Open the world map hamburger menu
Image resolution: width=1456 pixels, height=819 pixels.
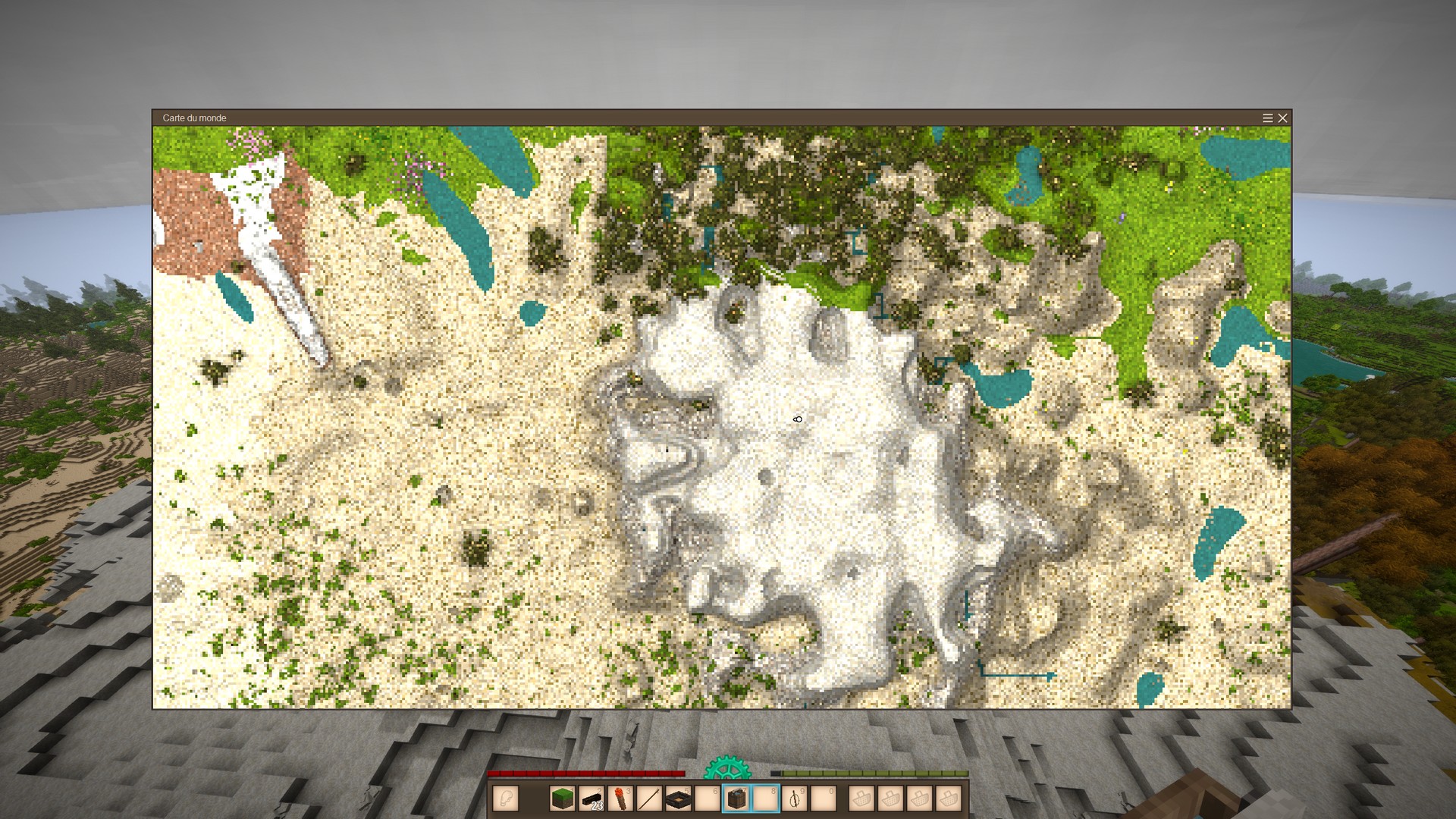(1267, 118)
